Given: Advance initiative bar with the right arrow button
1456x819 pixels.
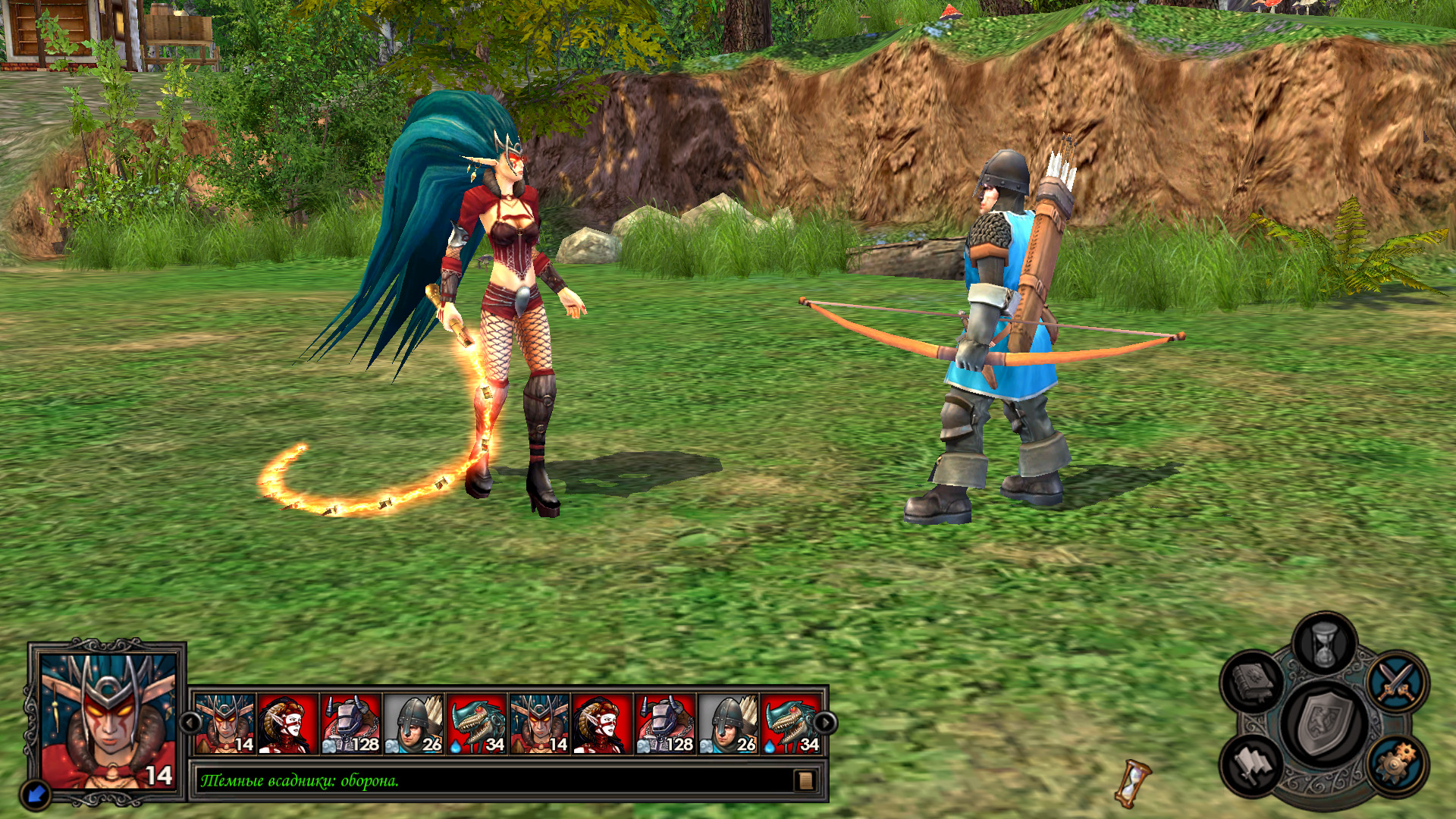Looking at the screenshot, I should (x=824, y=723).
